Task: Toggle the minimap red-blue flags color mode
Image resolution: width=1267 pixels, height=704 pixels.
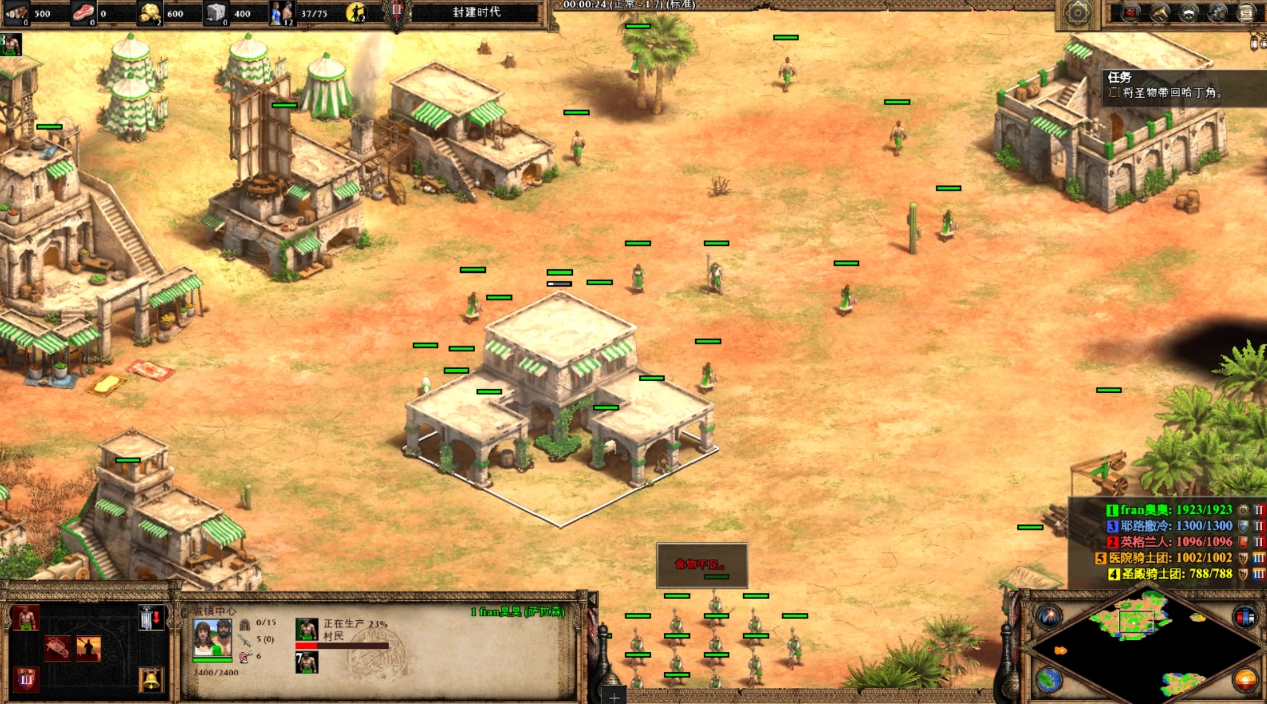Action: point(1245,617)
